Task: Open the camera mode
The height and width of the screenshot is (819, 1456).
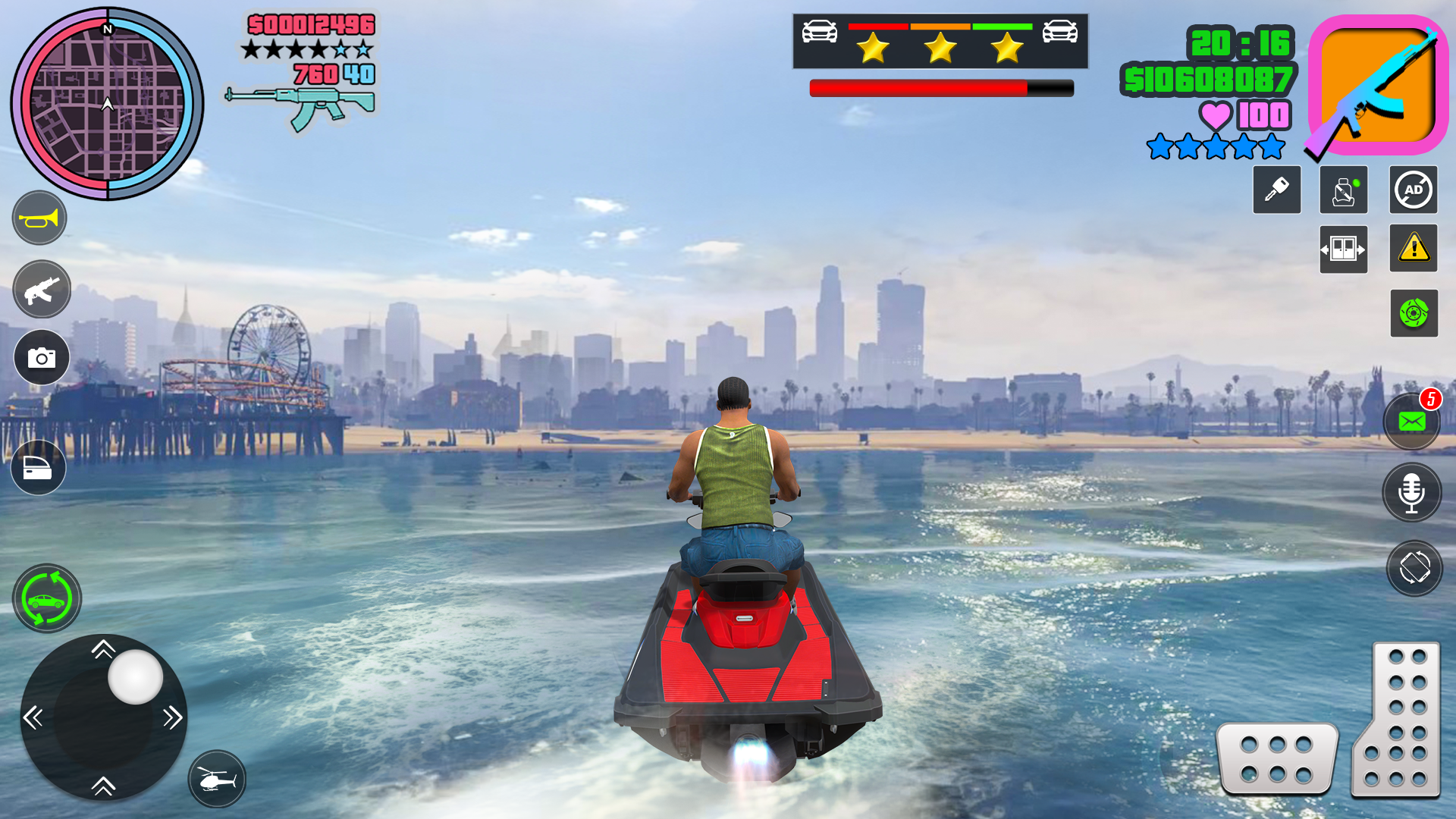Action: [42, 357]
